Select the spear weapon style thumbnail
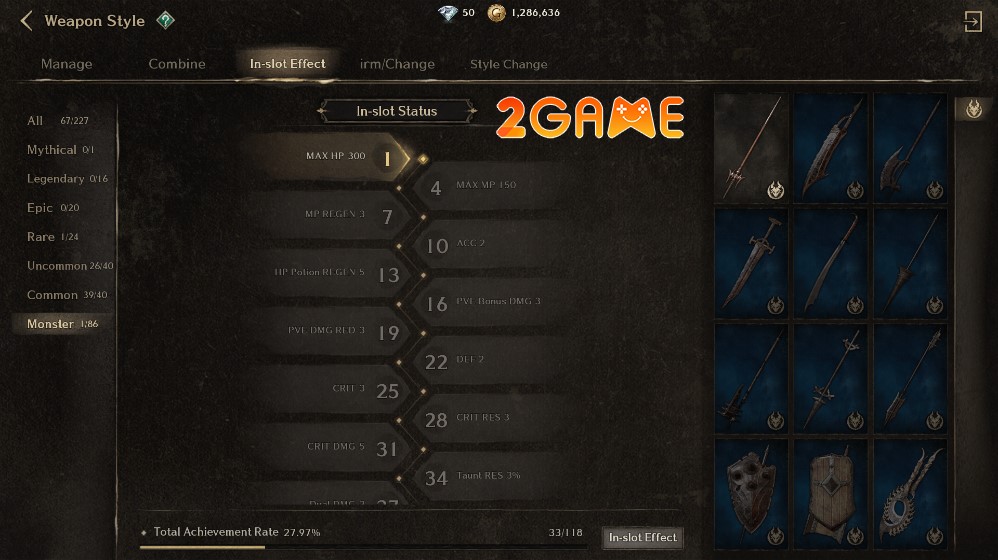The width and height of the screenshot is (998, 560). click(x=751, y=148)
